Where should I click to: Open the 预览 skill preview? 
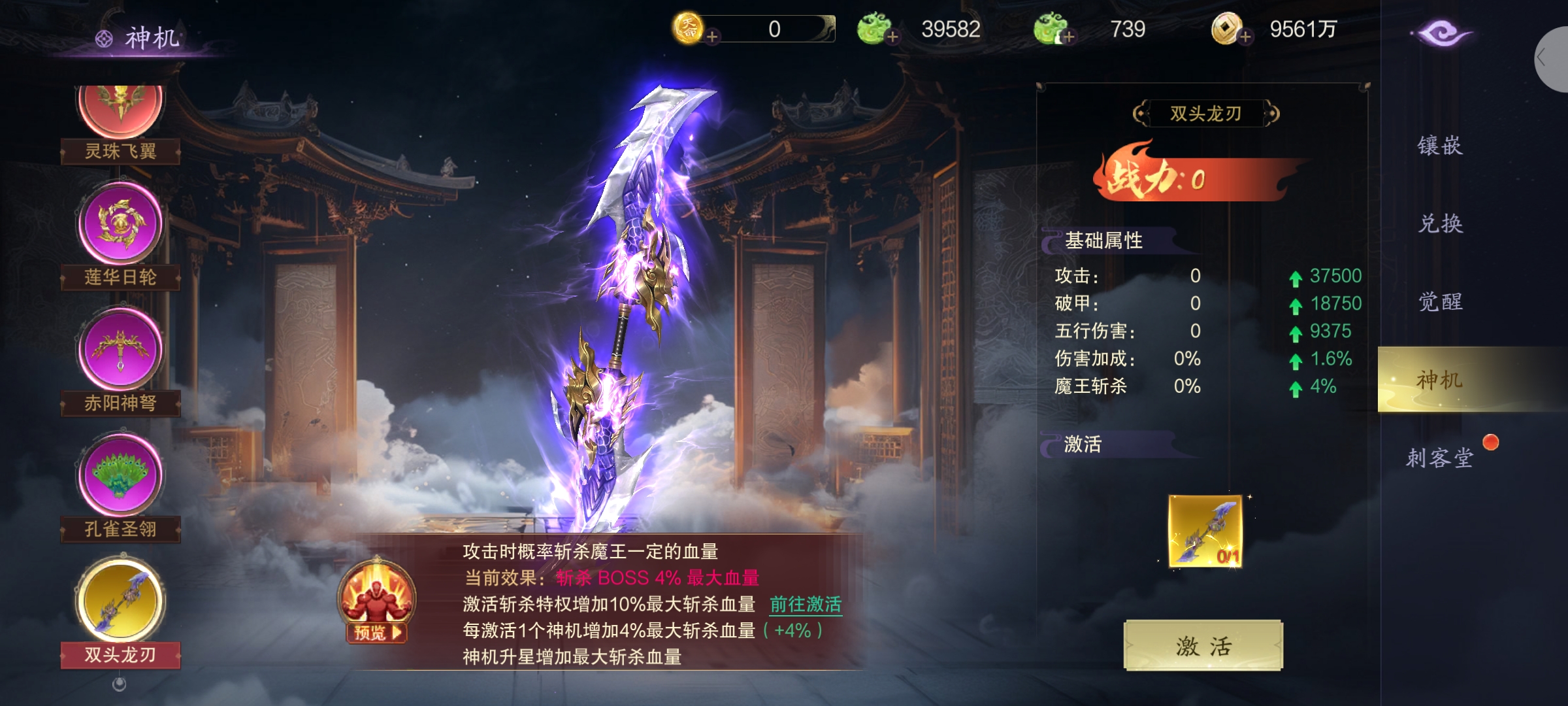click(x=377, y=632)
